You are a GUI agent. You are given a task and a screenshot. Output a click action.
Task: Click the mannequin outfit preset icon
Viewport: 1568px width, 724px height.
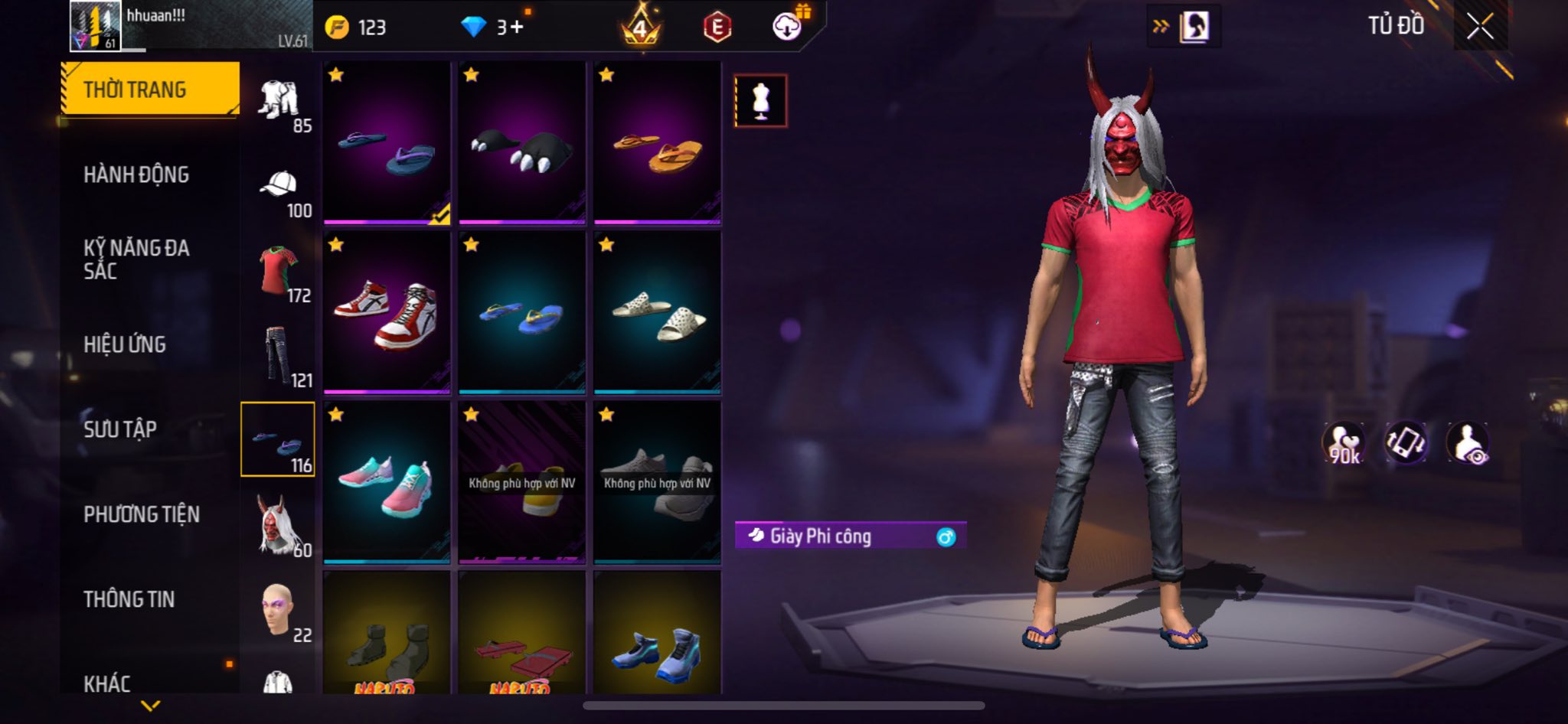click(x=760, y=100)
